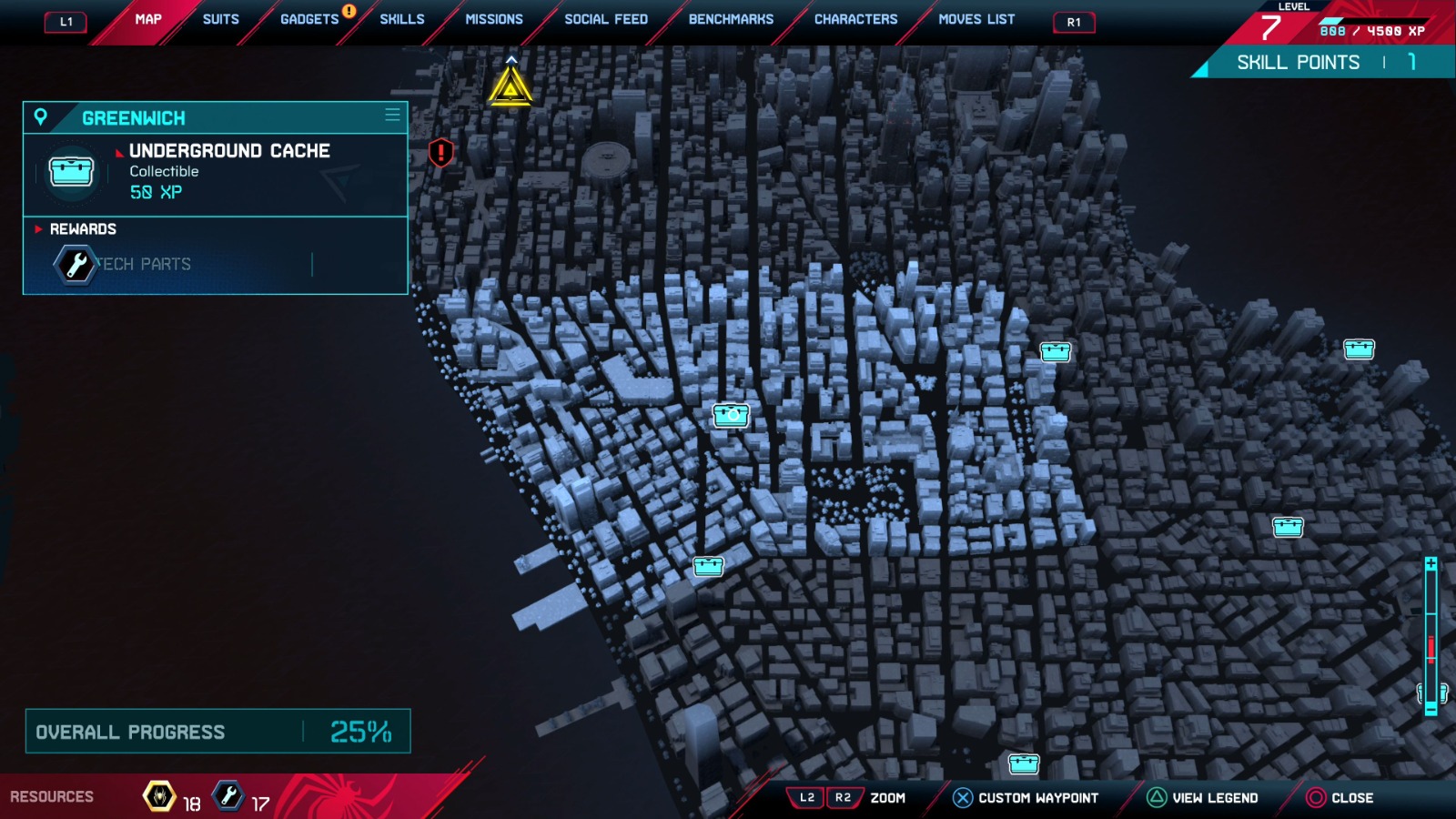Select the Map tab

tap(148, 19)
